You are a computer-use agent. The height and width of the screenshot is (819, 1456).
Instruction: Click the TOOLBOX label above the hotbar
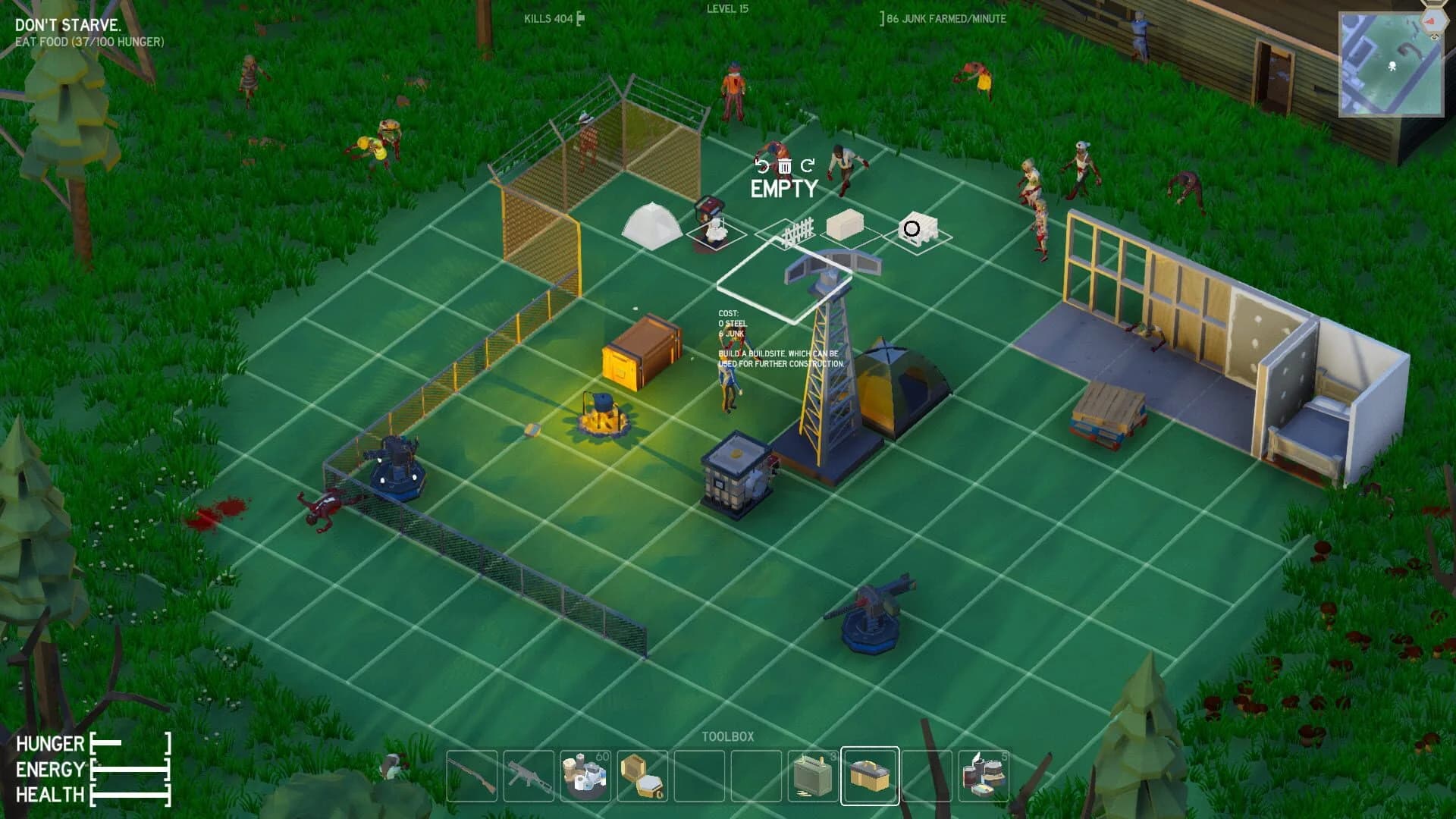coord(728,734)
